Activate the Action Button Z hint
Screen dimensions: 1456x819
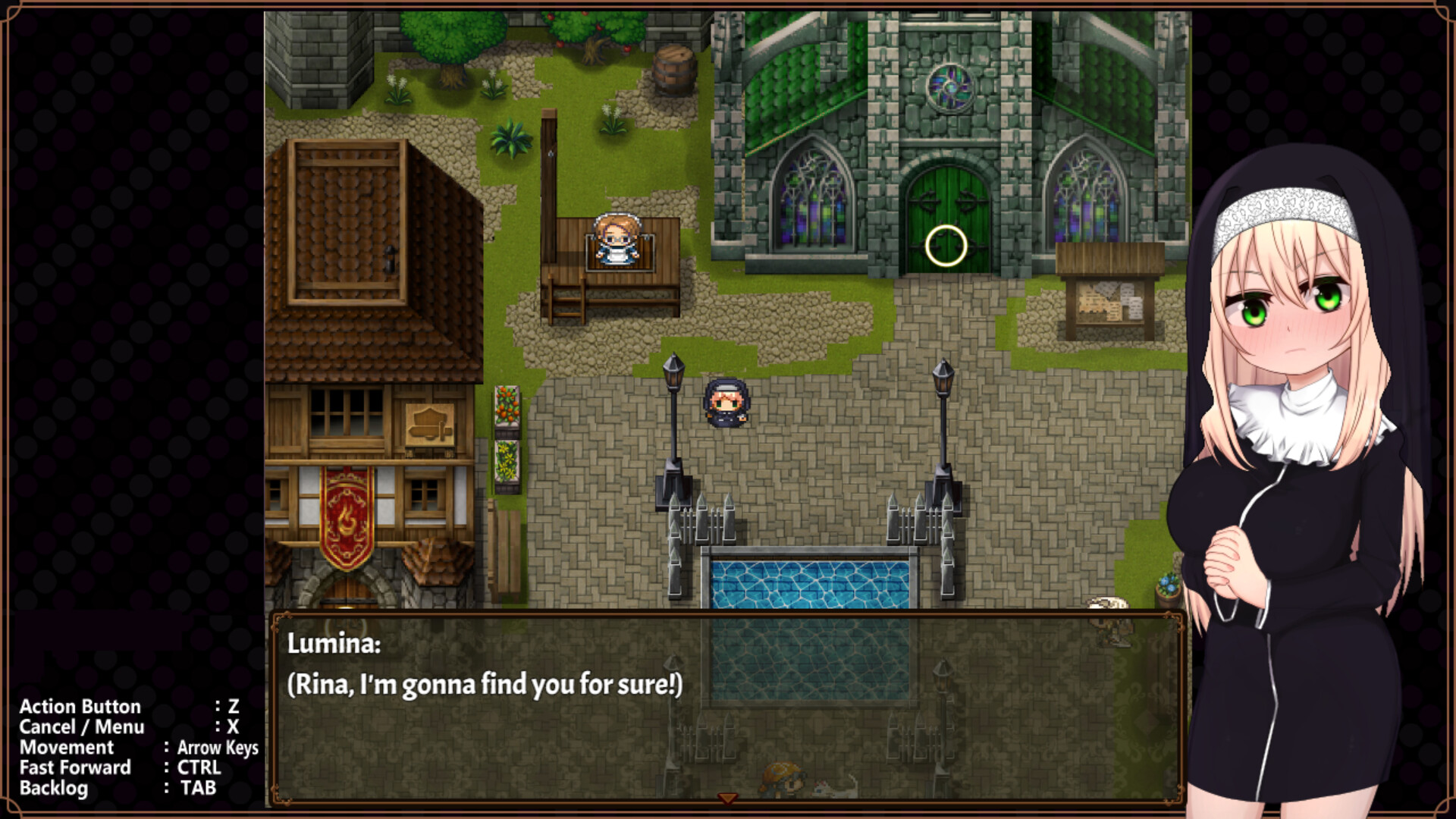(129, 707)
